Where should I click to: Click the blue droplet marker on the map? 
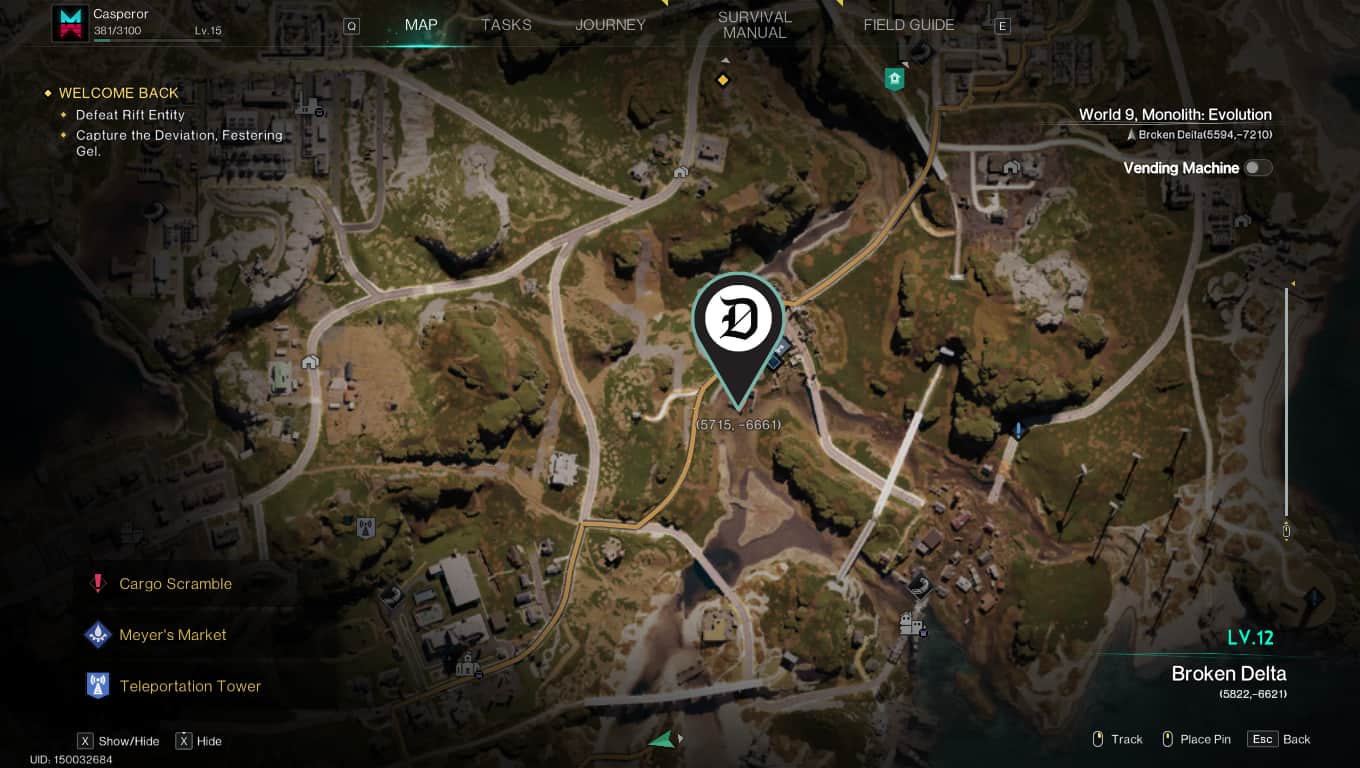pyautogui.click(x=1018, y=427)
